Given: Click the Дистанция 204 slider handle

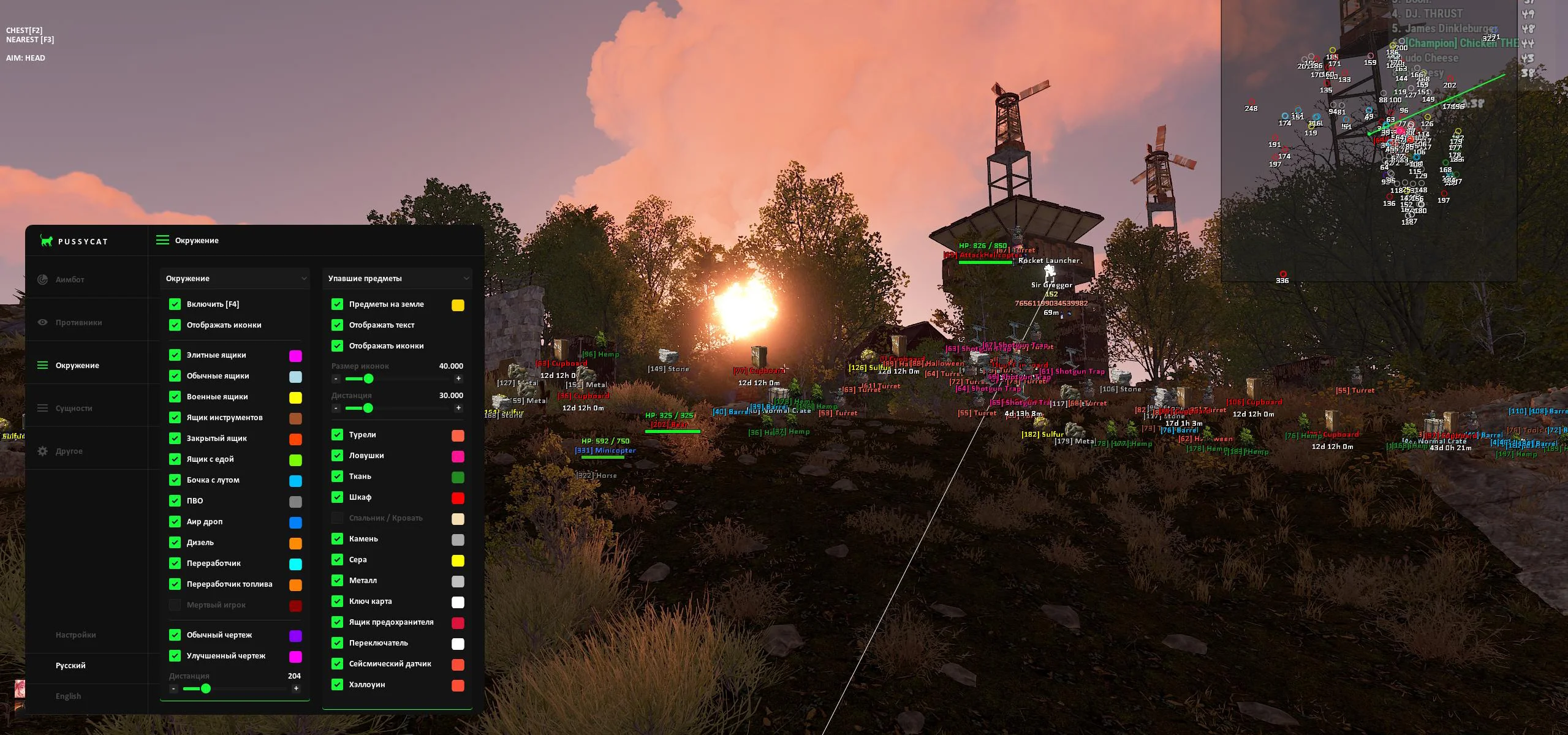Looking at the screenshot, I should [206, 688].
